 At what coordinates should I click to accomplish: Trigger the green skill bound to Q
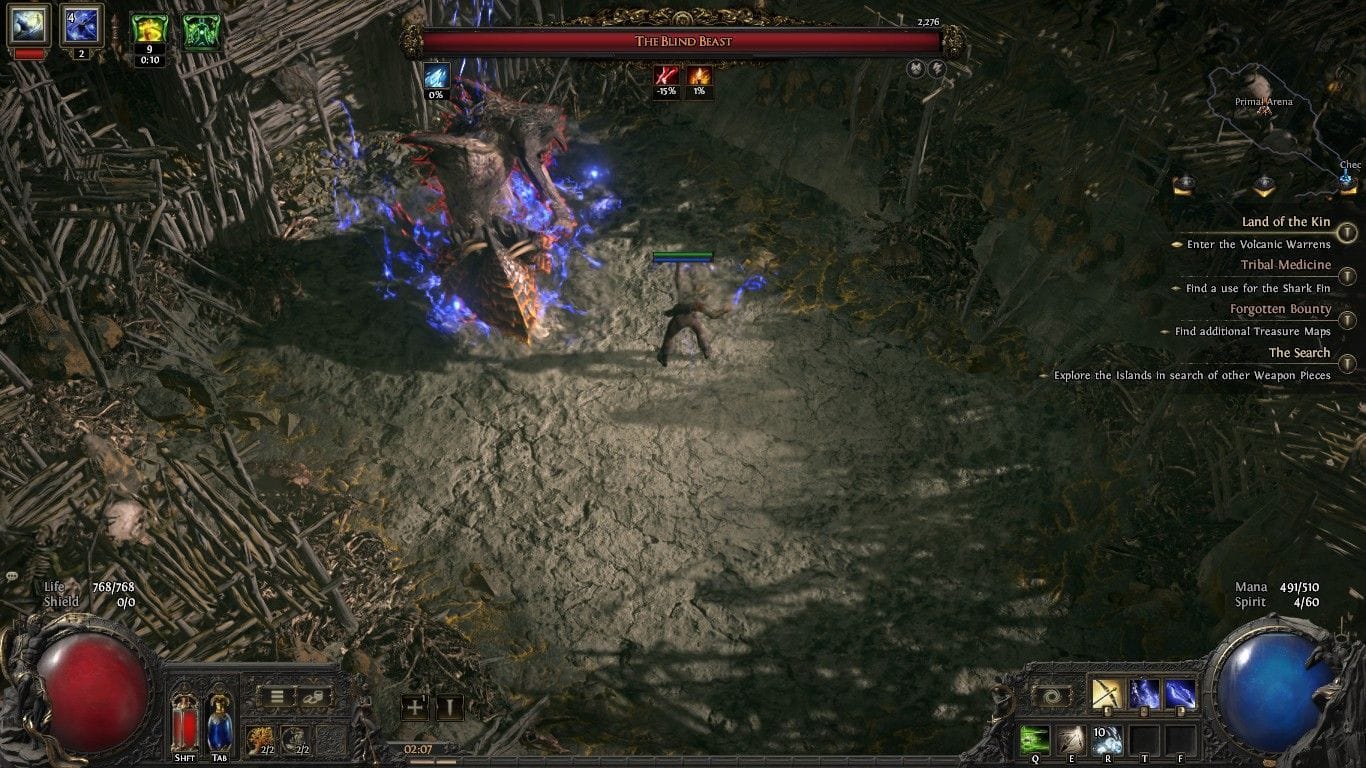pyautogui.click(x=1035, y=738)
